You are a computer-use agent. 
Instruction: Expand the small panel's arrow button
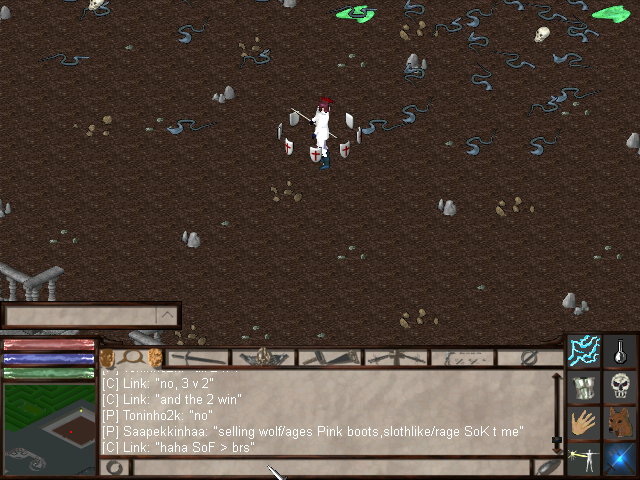point(167,316)
